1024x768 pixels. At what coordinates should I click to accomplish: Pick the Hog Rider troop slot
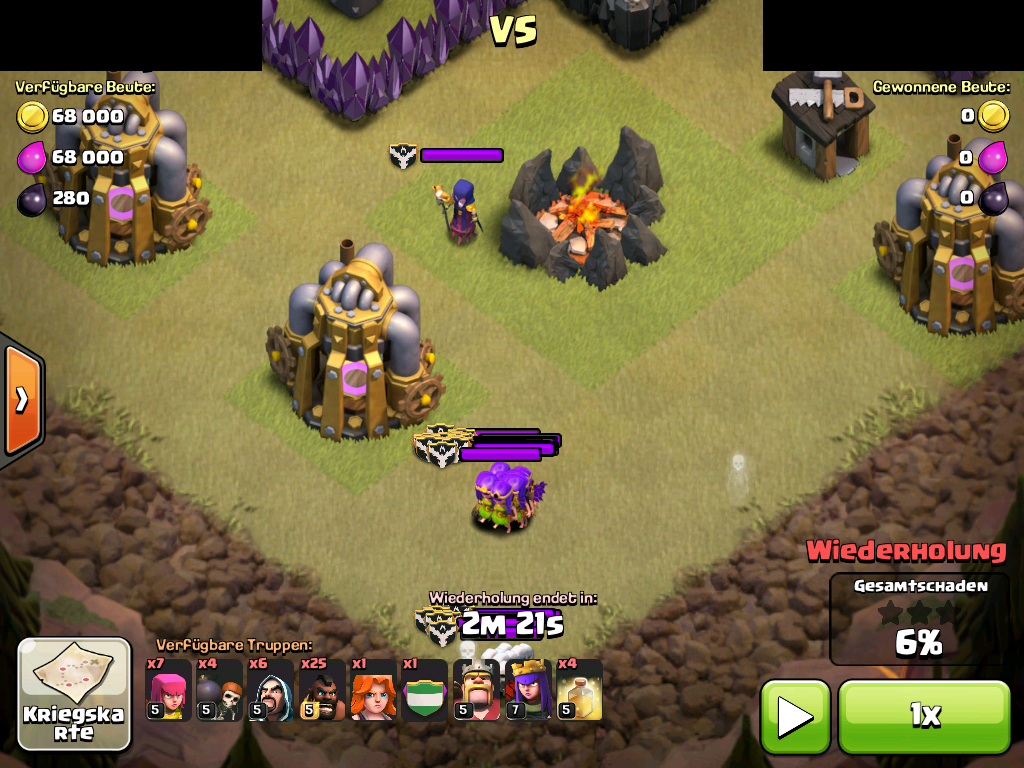pyautogui.click(x=322, y=690)
